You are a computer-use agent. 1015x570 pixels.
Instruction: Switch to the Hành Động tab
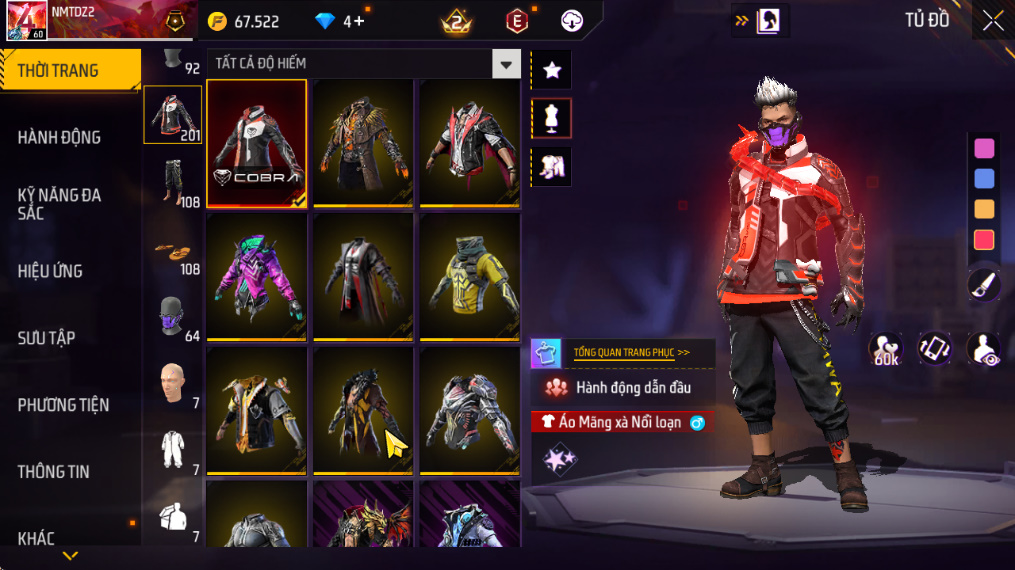point(60,137)
